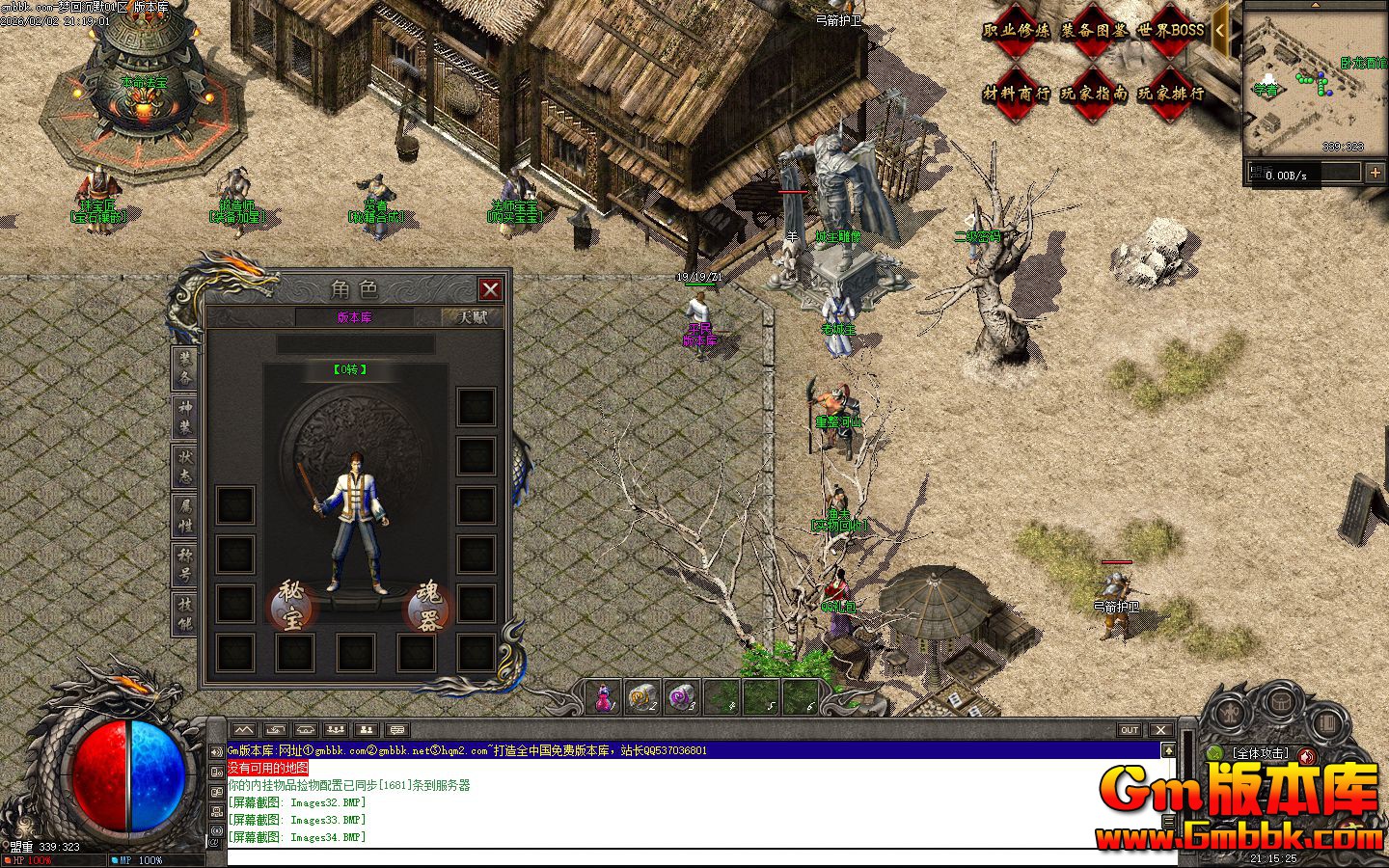Open the 玩家指南 player guide

click(1093, 94)
